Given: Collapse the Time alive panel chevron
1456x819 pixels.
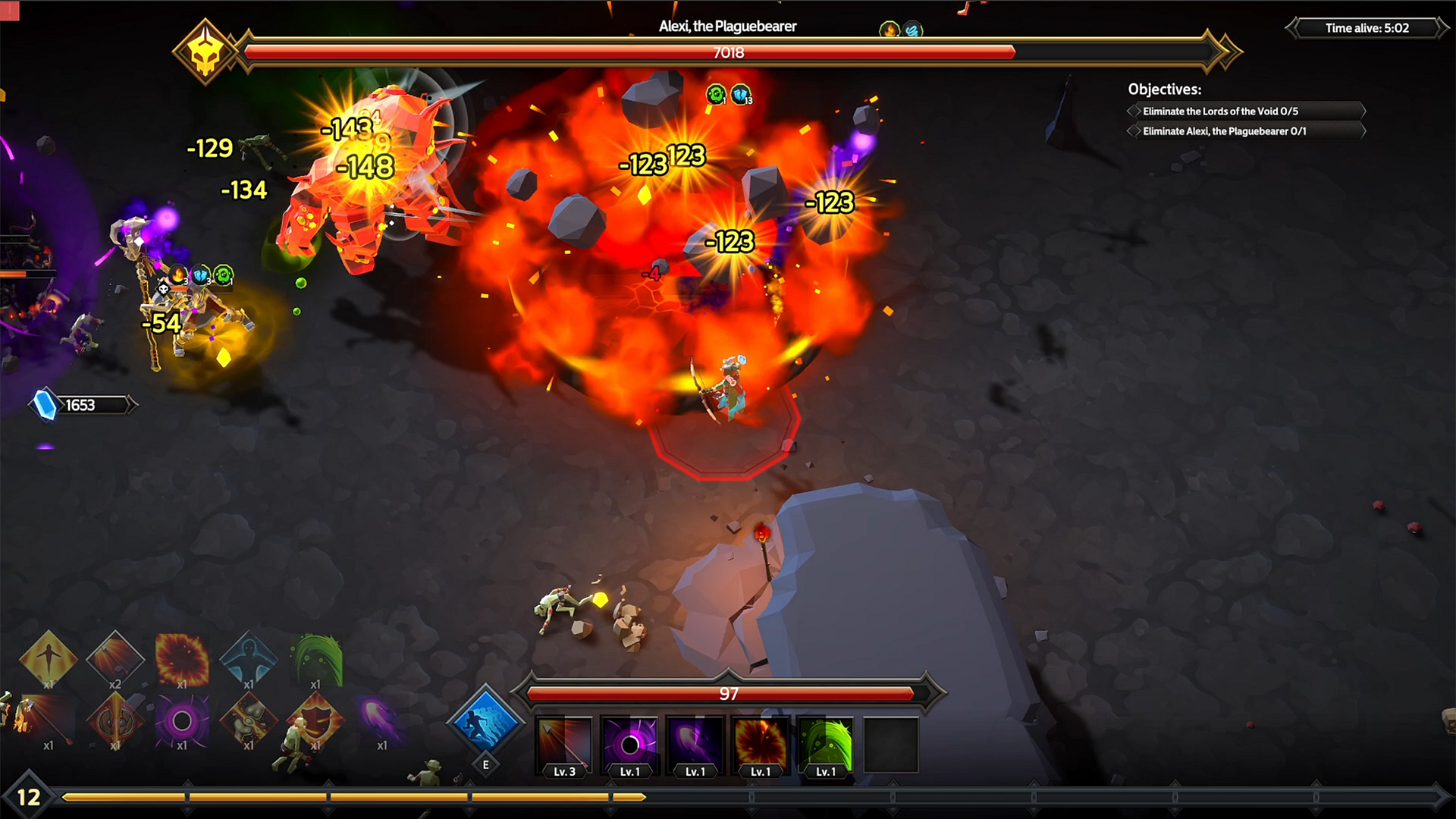Looking at the screenshot, I should pyautogui.click(x=1291, y=29).
